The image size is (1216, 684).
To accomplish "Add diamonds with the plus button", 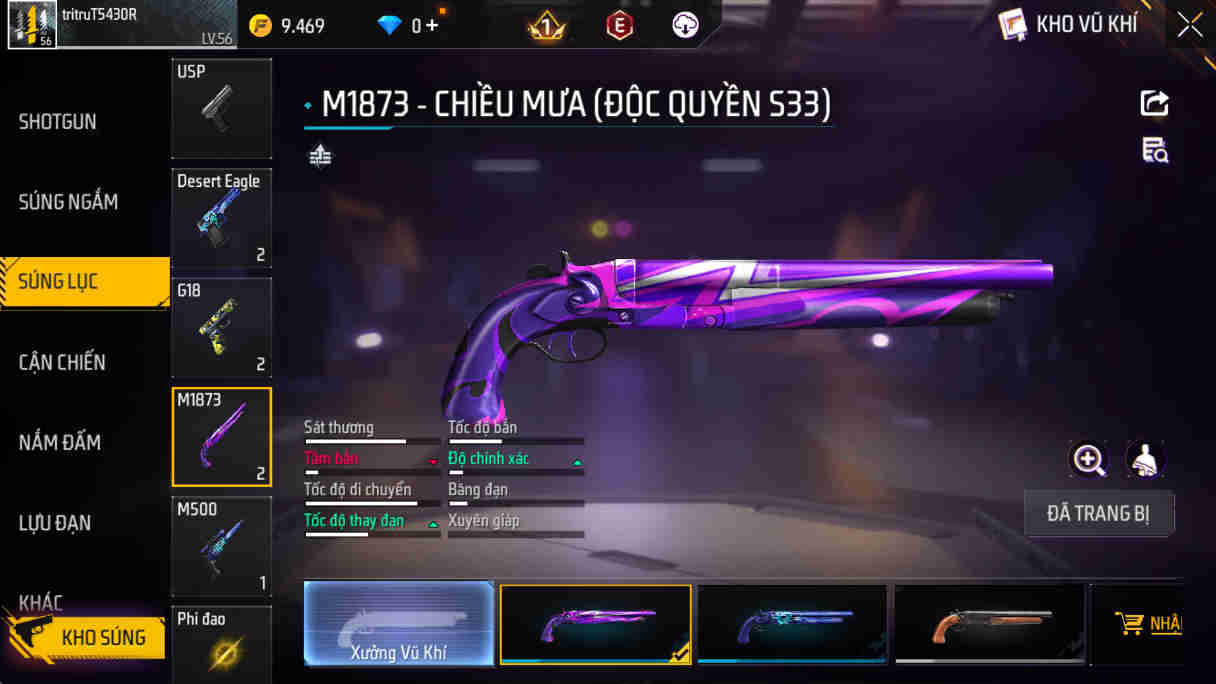I will [x=432, y=26].
